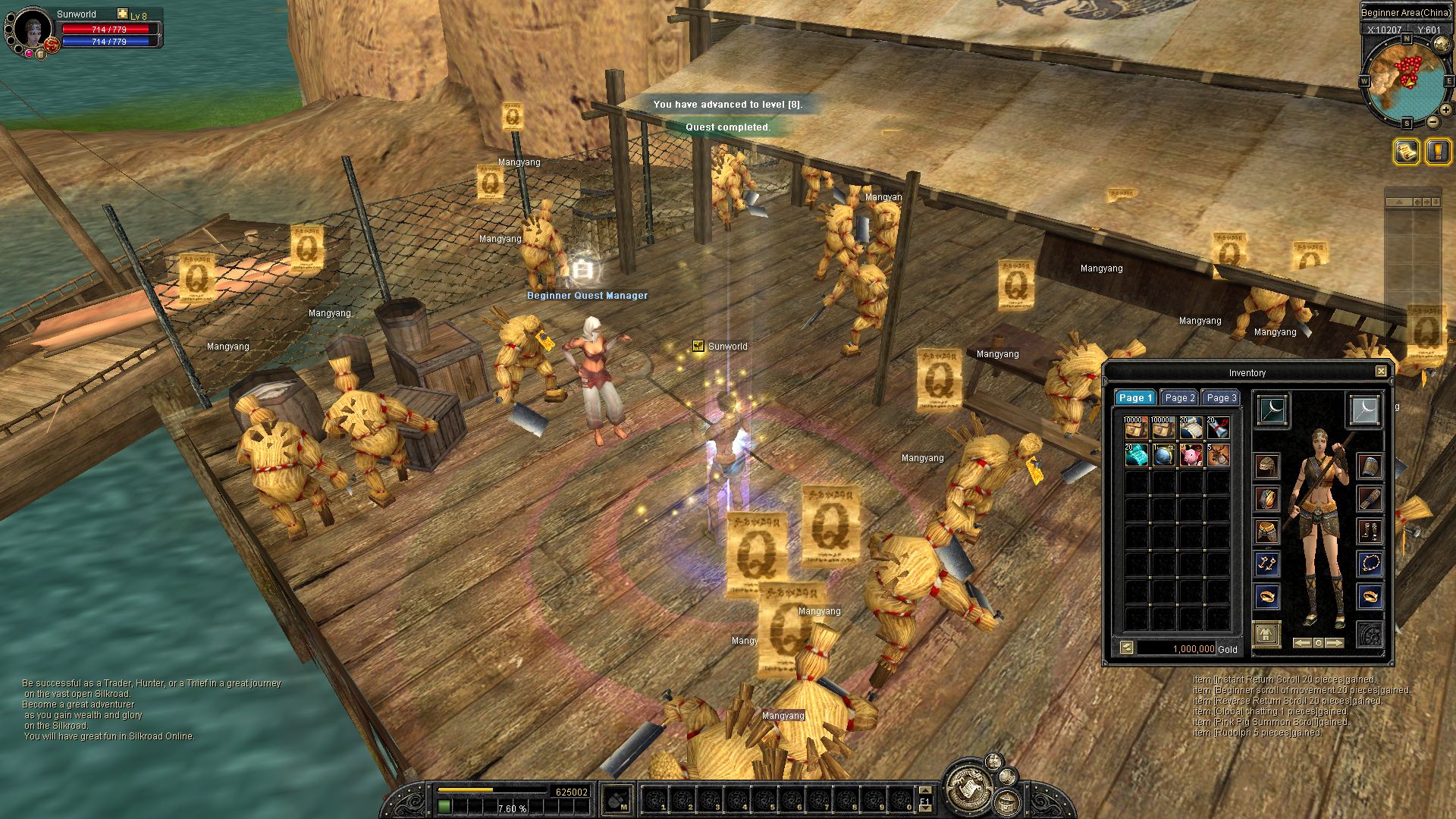Switch to inventory Page 2
The image size is (1456, 819).
1179,397
